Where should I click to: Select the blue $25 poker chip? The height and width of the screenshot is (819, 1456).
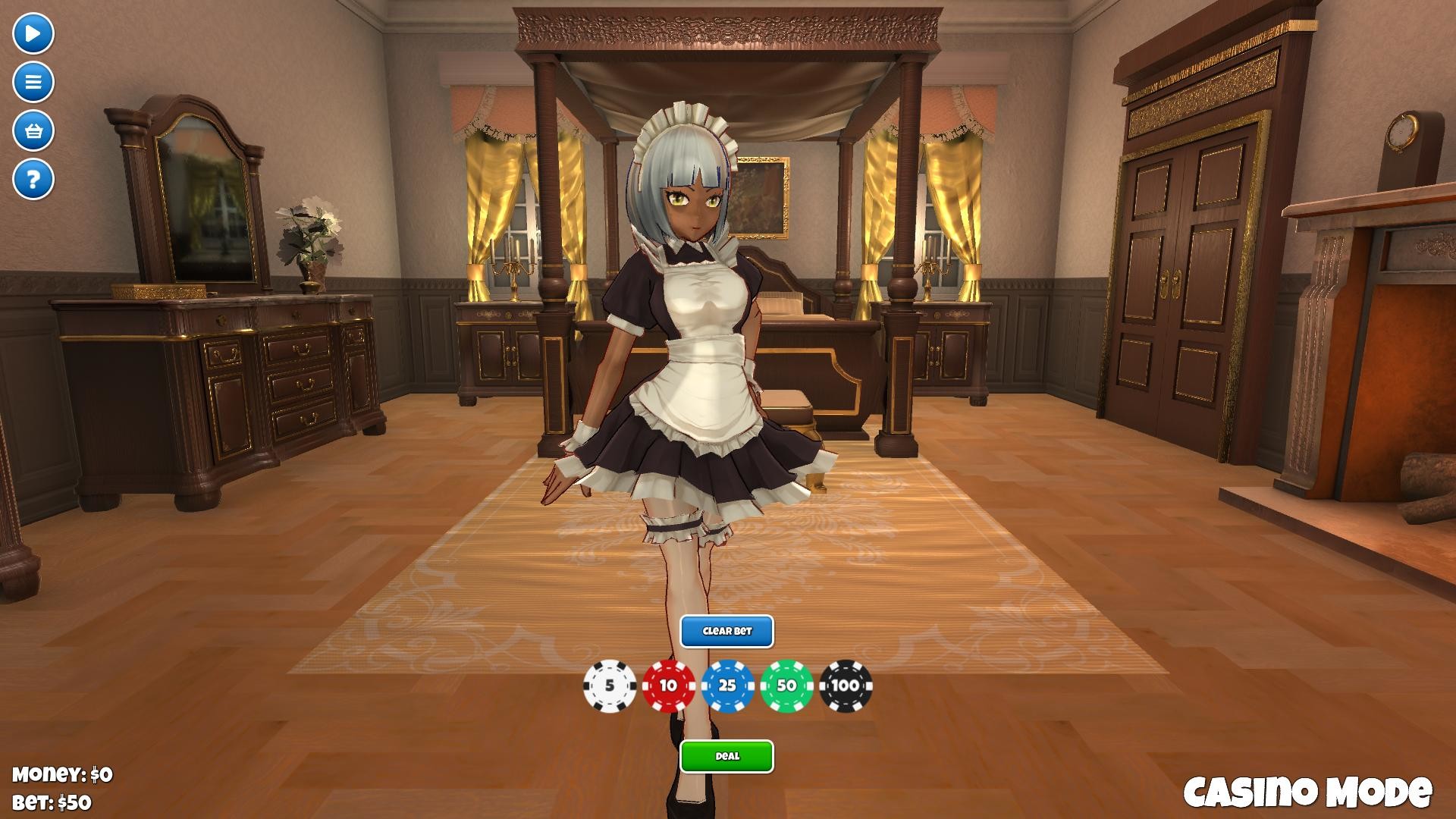click(x=728, y=687)
